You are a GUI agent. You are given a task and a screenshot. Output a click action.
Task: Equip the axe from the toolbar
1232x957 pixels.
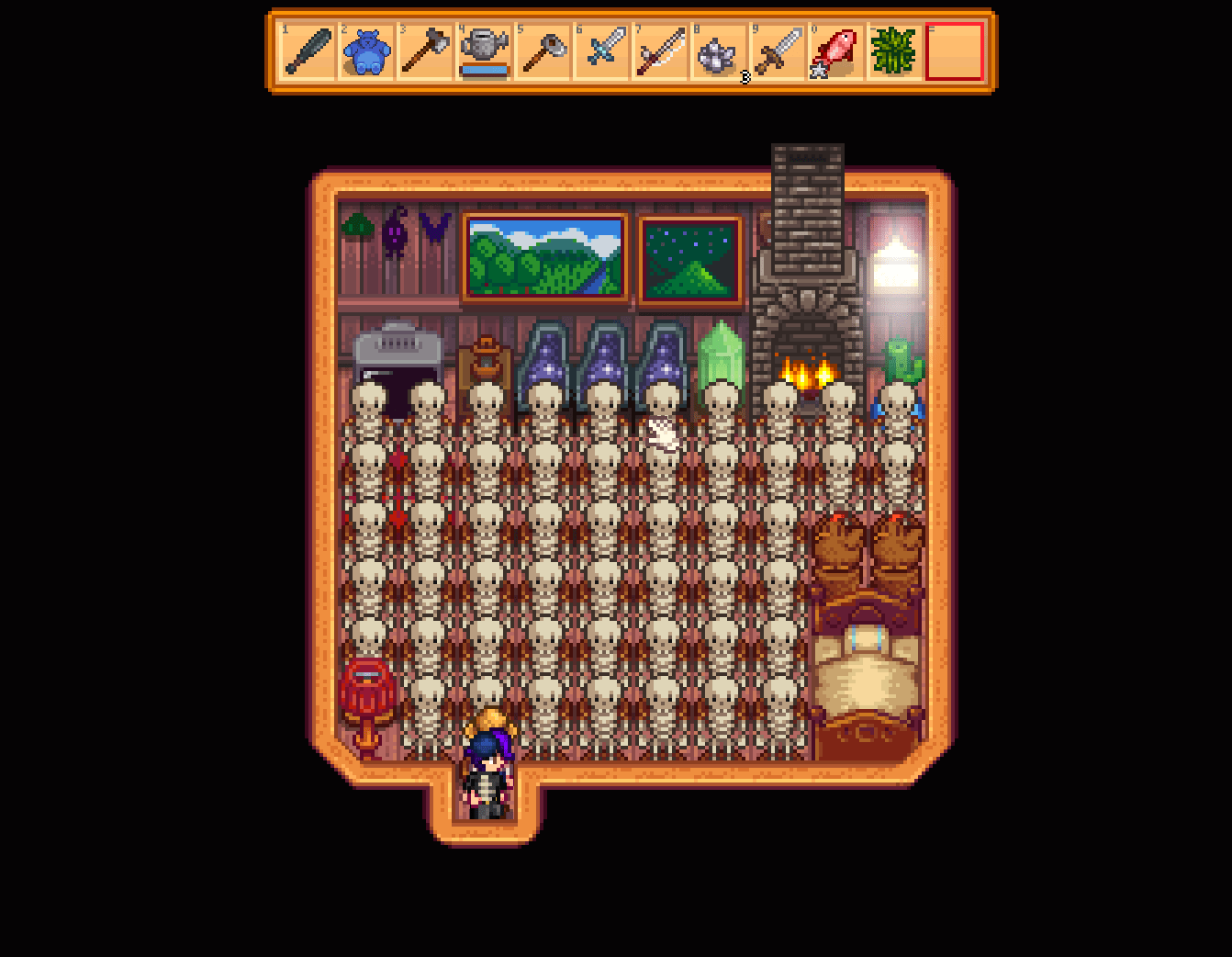pyautogui.click(x=425, y=52)
